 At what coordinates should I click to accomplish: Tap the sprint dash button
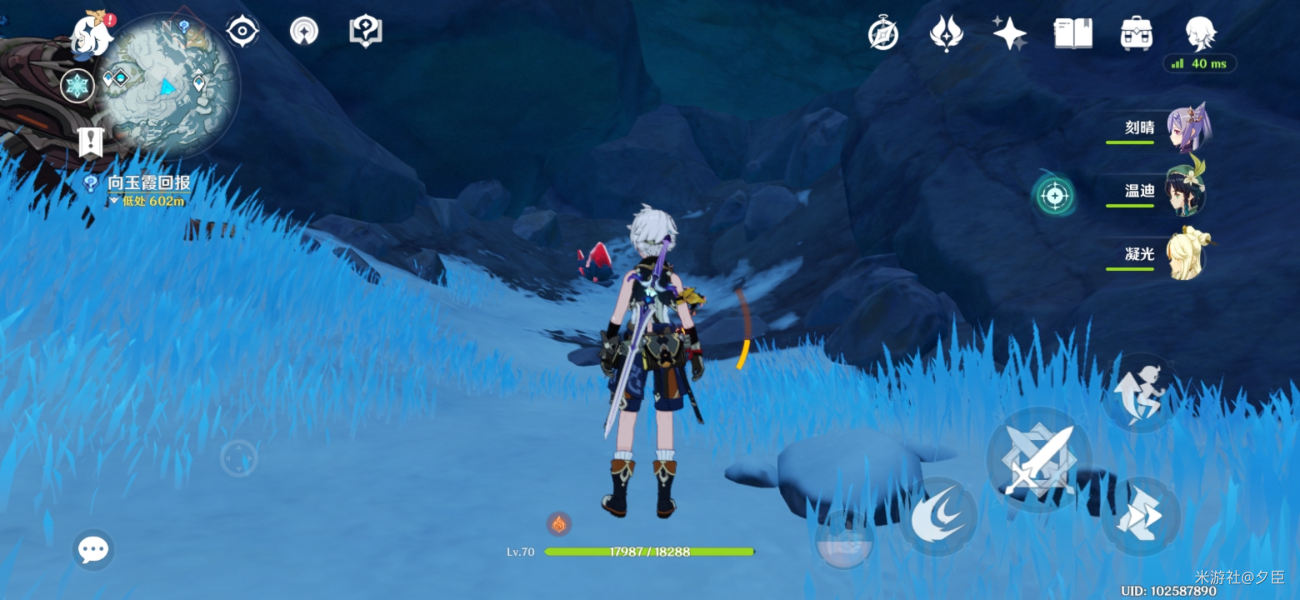(x=1142, y=517)
